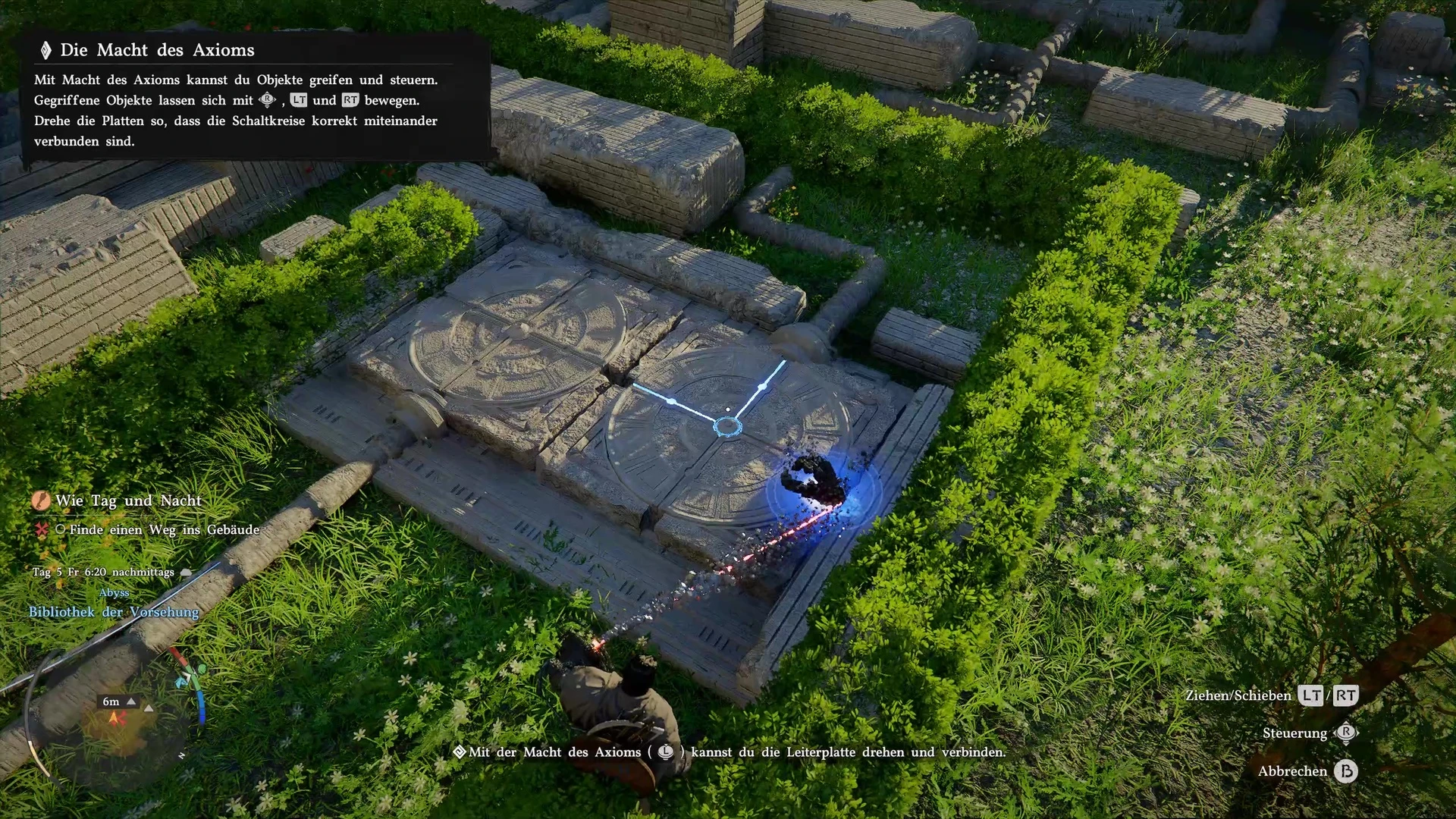Image resolution: width=1456 pixels, height=819 pixels.
Task: Click the "Die Macht des Axioms" tutorial heading
Action: pyautogui.click(x=157, y=50)
